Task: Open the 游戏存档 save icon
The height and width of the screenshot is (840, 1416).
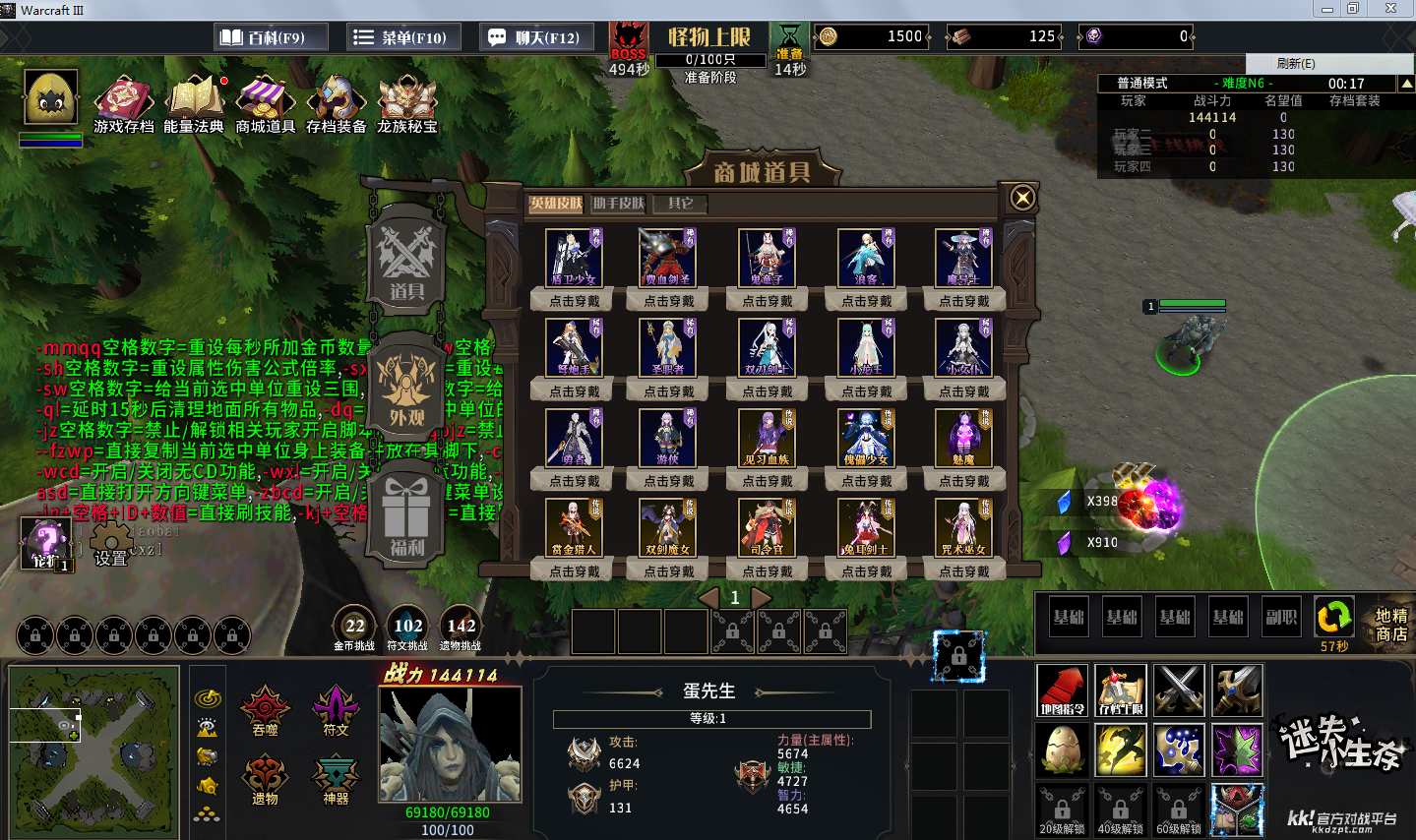Action: [123, 104]
